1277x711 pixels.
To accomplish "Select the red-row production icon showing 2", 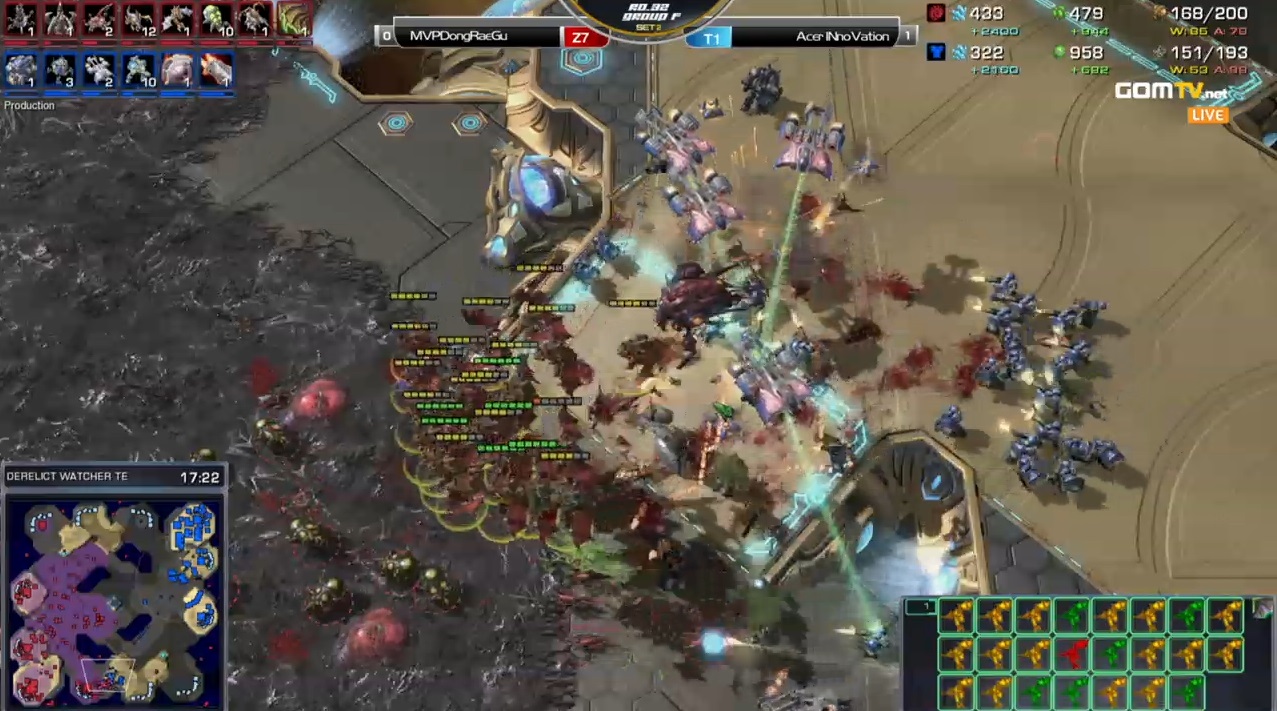I will [99, 19].
